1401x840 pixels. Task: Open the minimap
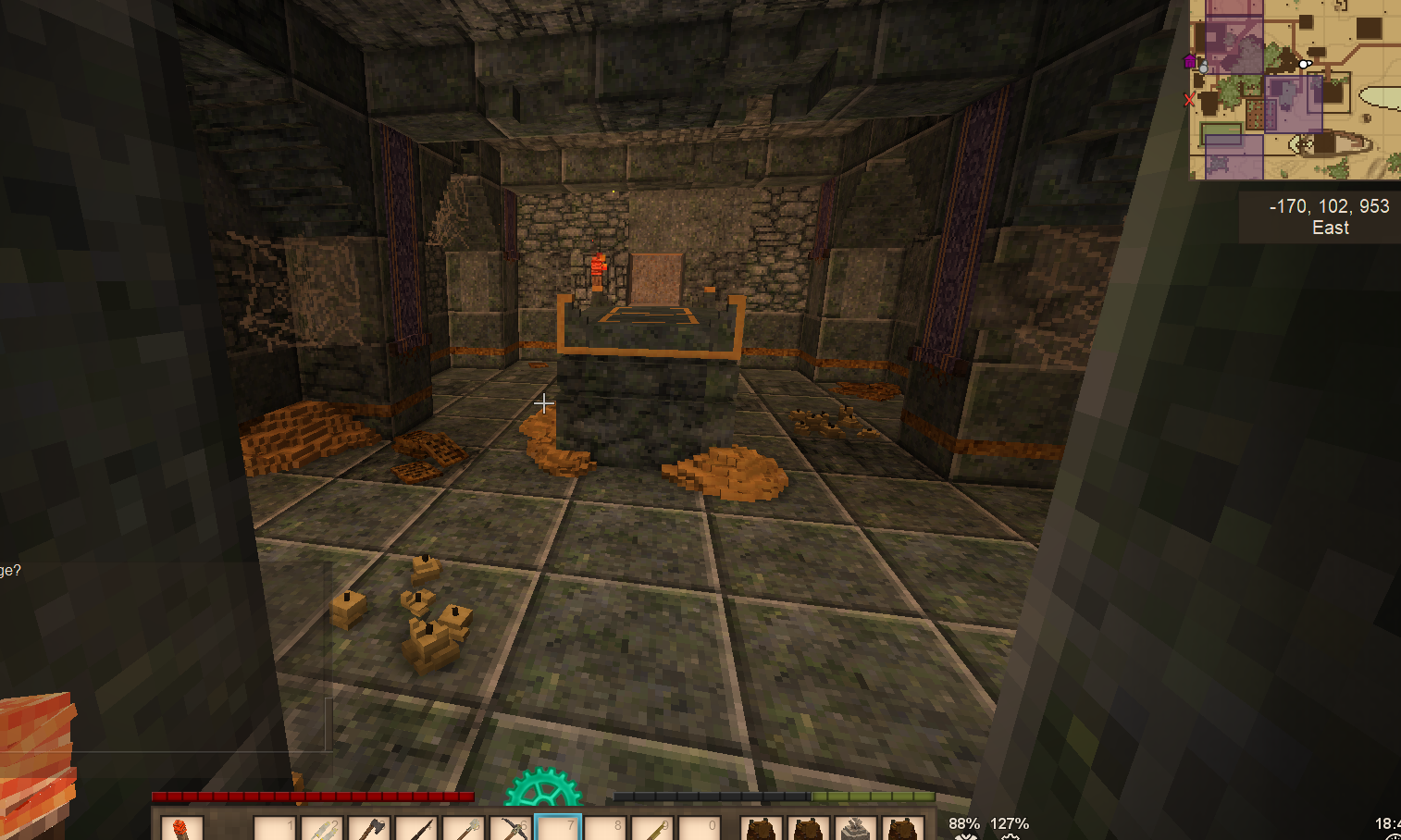pyautogui.click(x=1296, y=90)
